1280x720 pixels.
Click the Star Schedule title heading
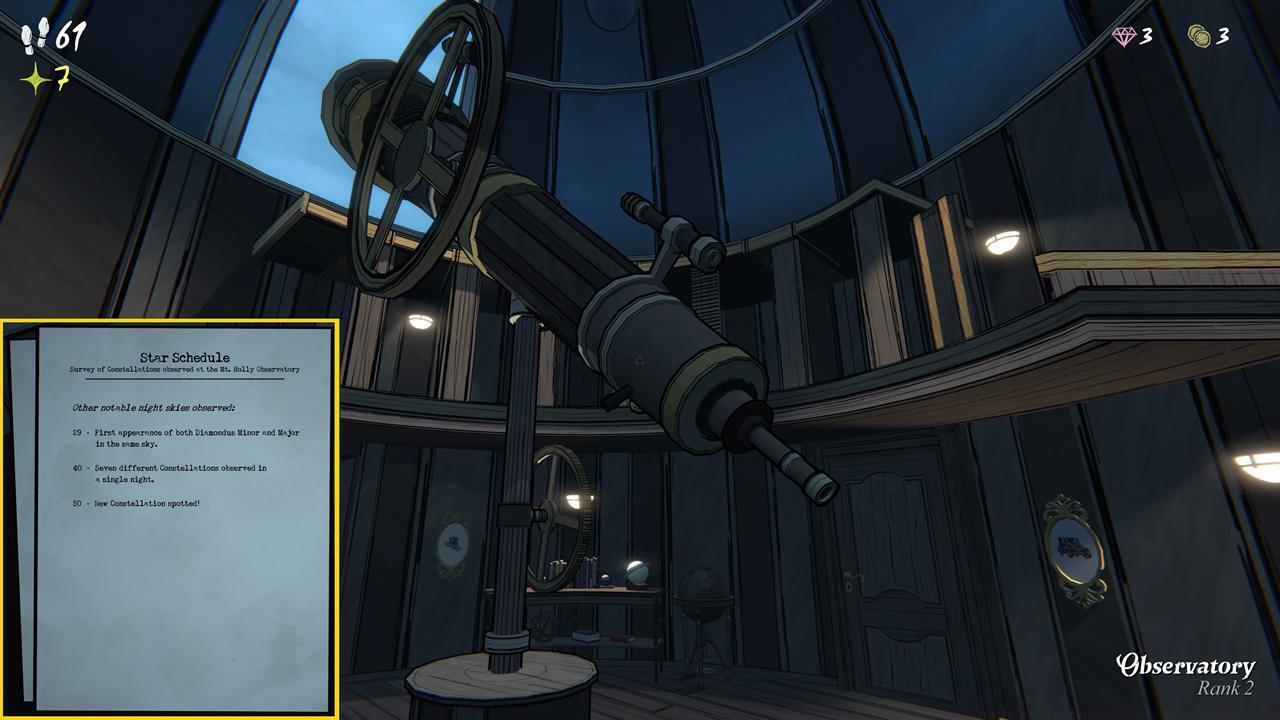point(185,356)
